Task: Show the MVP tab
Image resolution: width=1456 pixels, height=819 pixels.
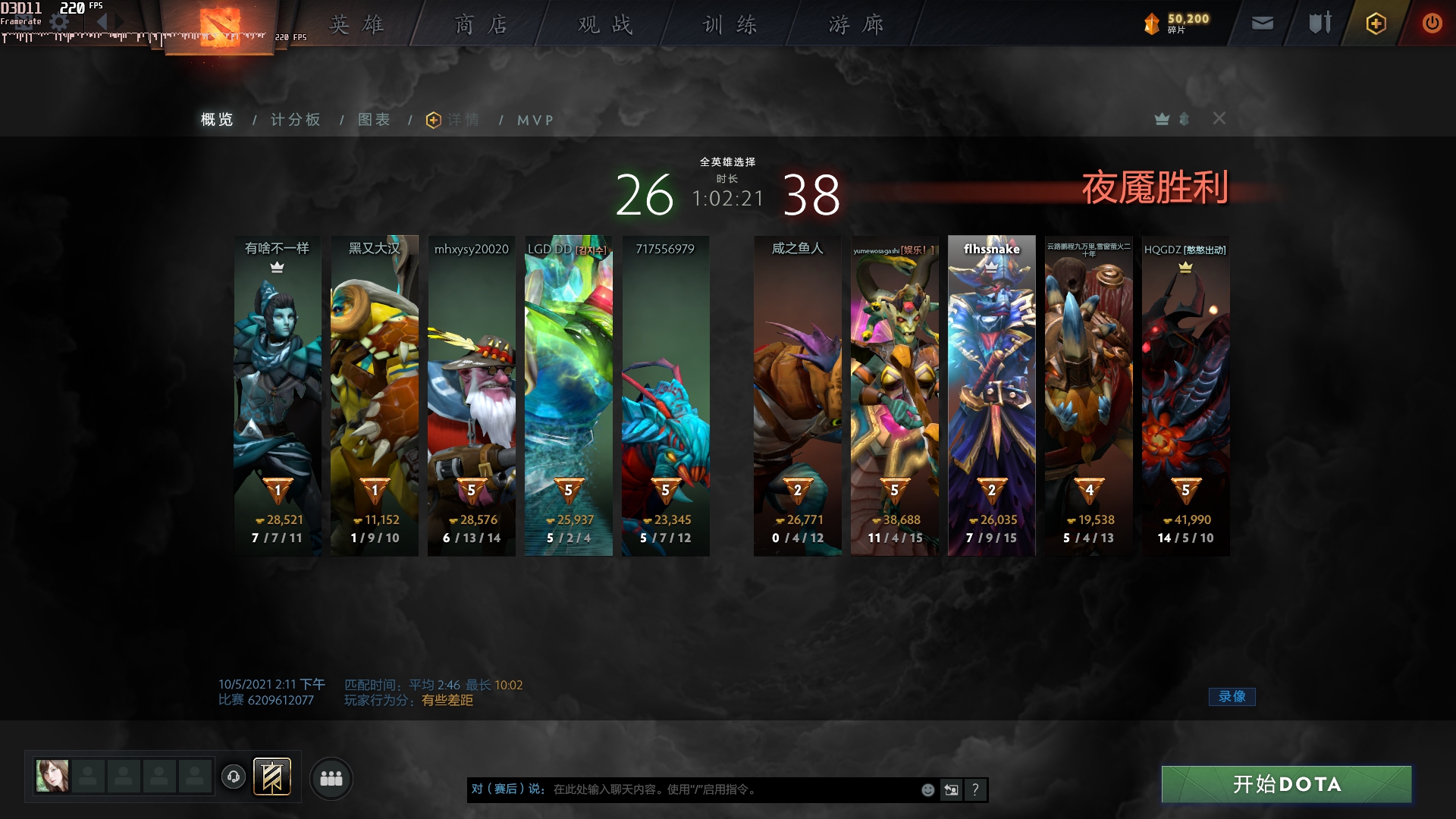Action: pos(535,120)
